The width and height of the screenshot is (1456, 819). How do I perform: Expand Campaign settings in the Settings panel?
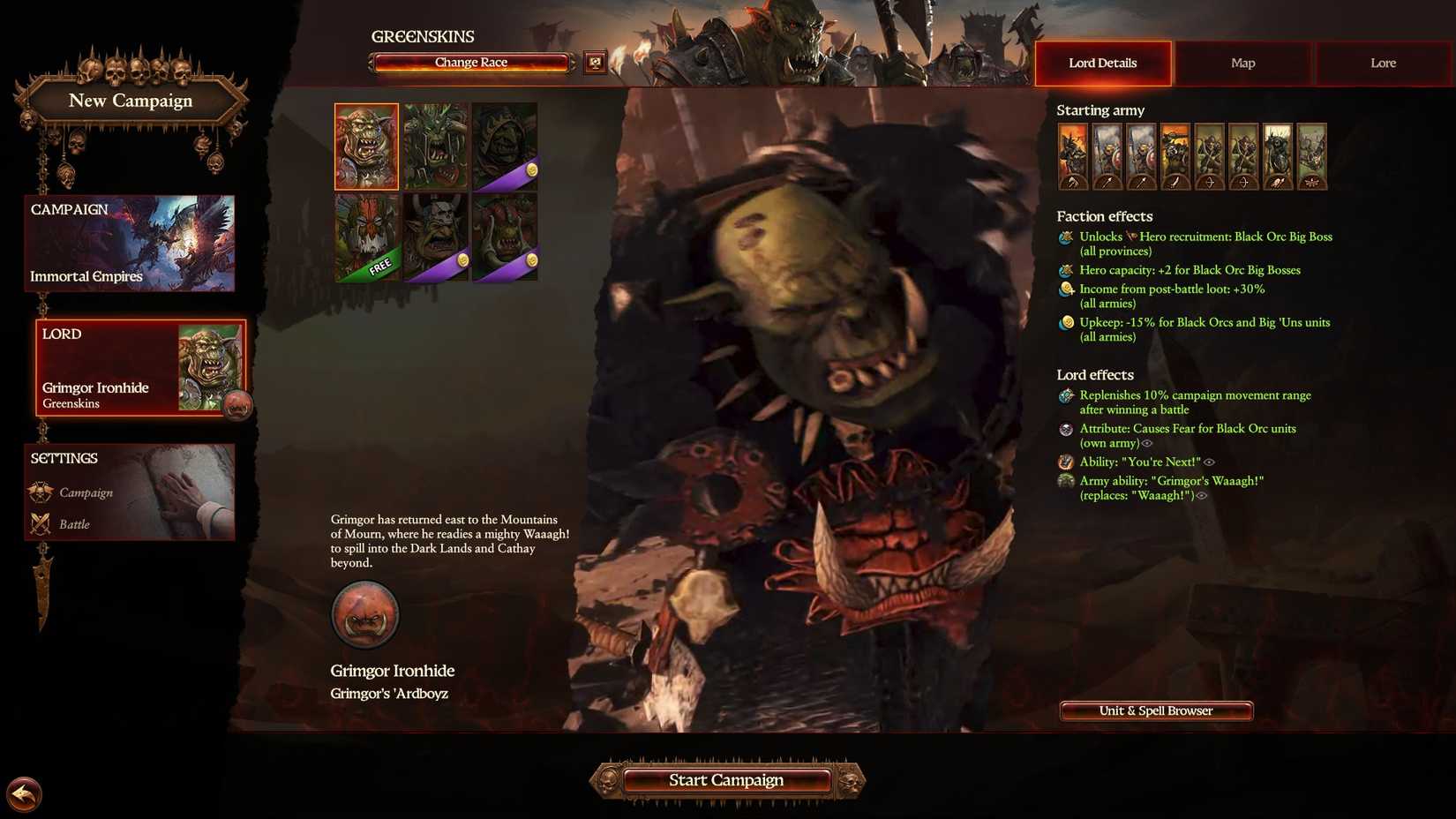coord(86,492)
